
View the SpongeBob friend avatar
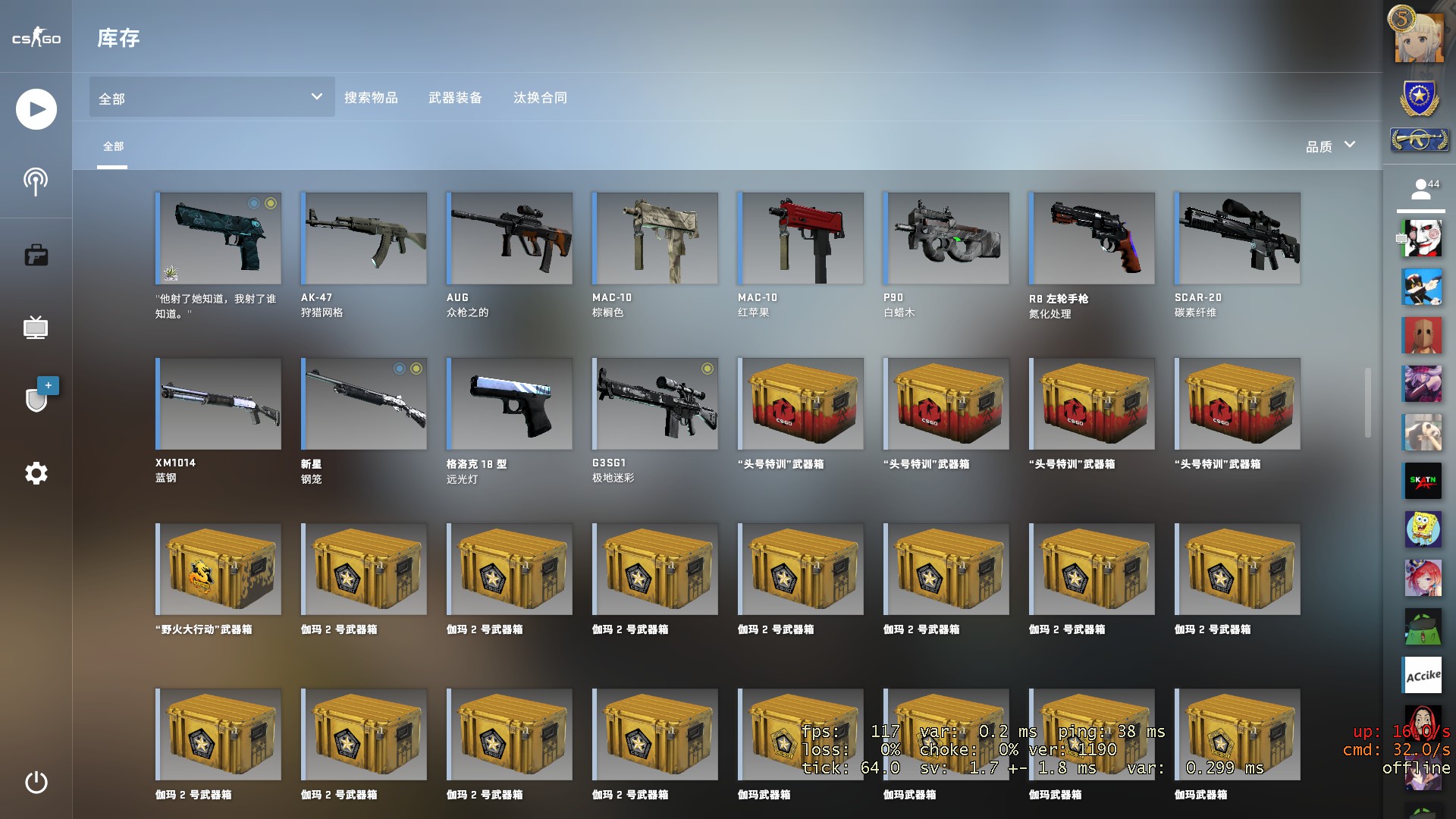pos(1423,529)
